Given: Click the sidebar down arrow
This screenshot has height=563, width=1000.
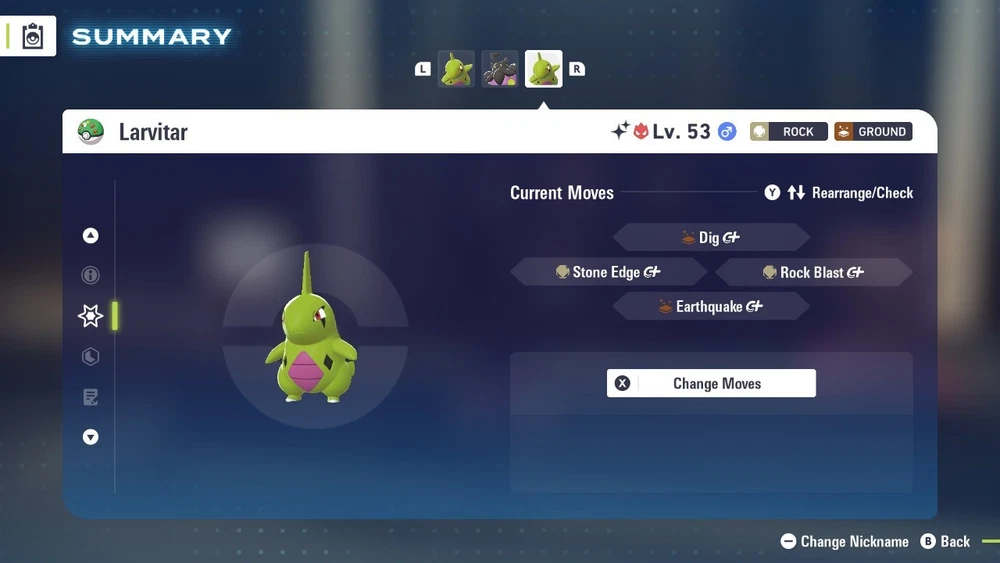Looking at the screenshot, I should [x=91, y=437].
